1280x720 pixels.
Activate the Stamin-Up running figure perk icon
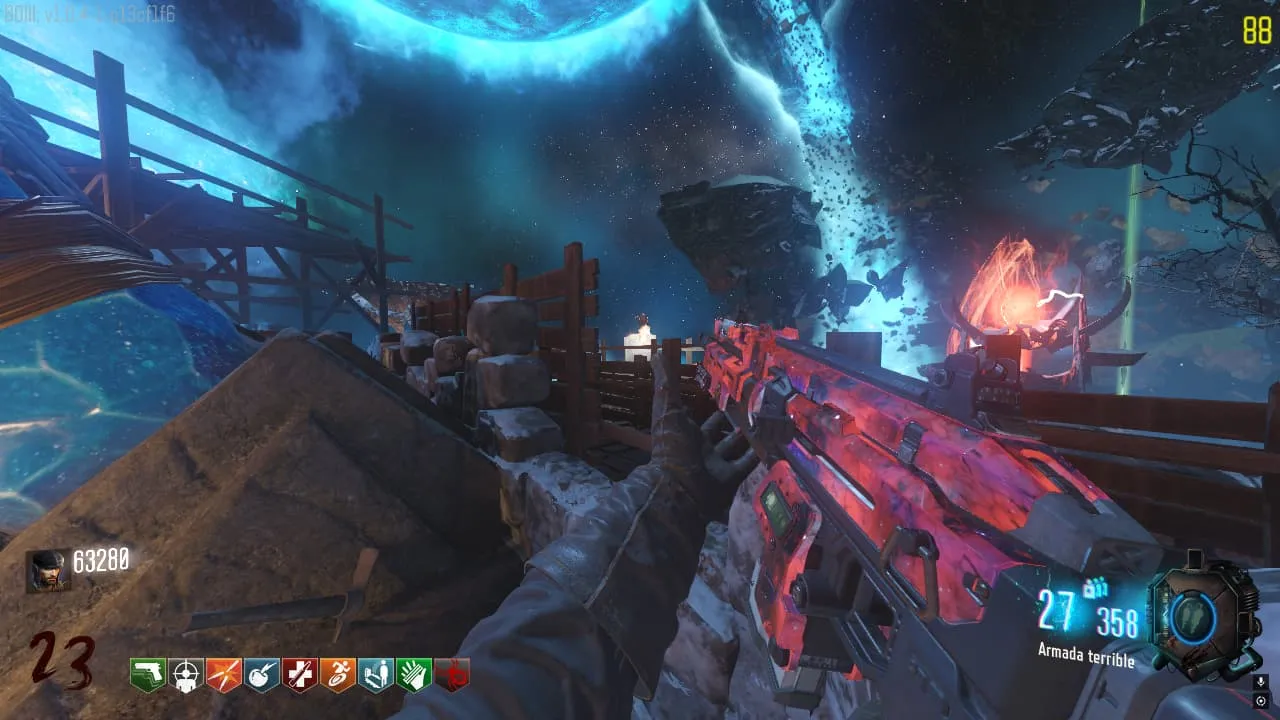point(338,675)
